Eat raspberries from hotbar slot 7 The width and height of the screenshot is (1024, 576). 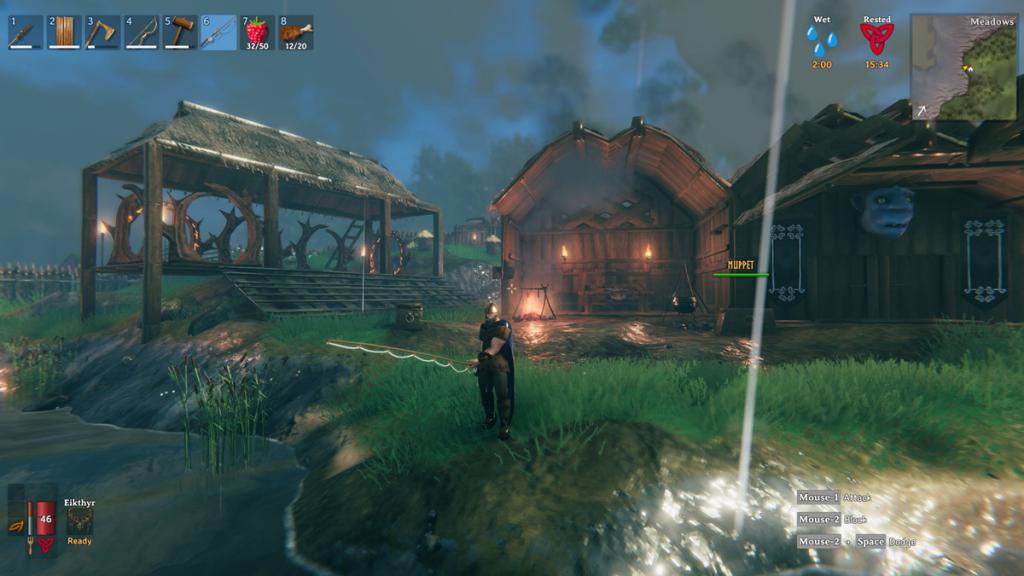point(257,33)
